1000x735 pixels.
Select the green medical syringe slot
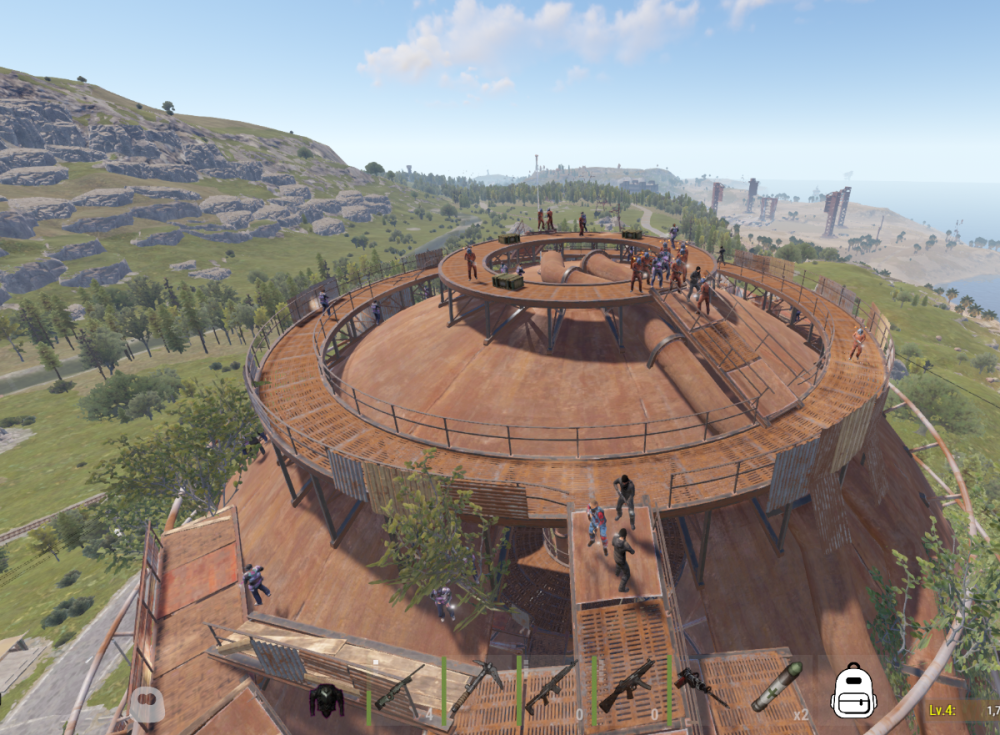[x=777, y=686]
